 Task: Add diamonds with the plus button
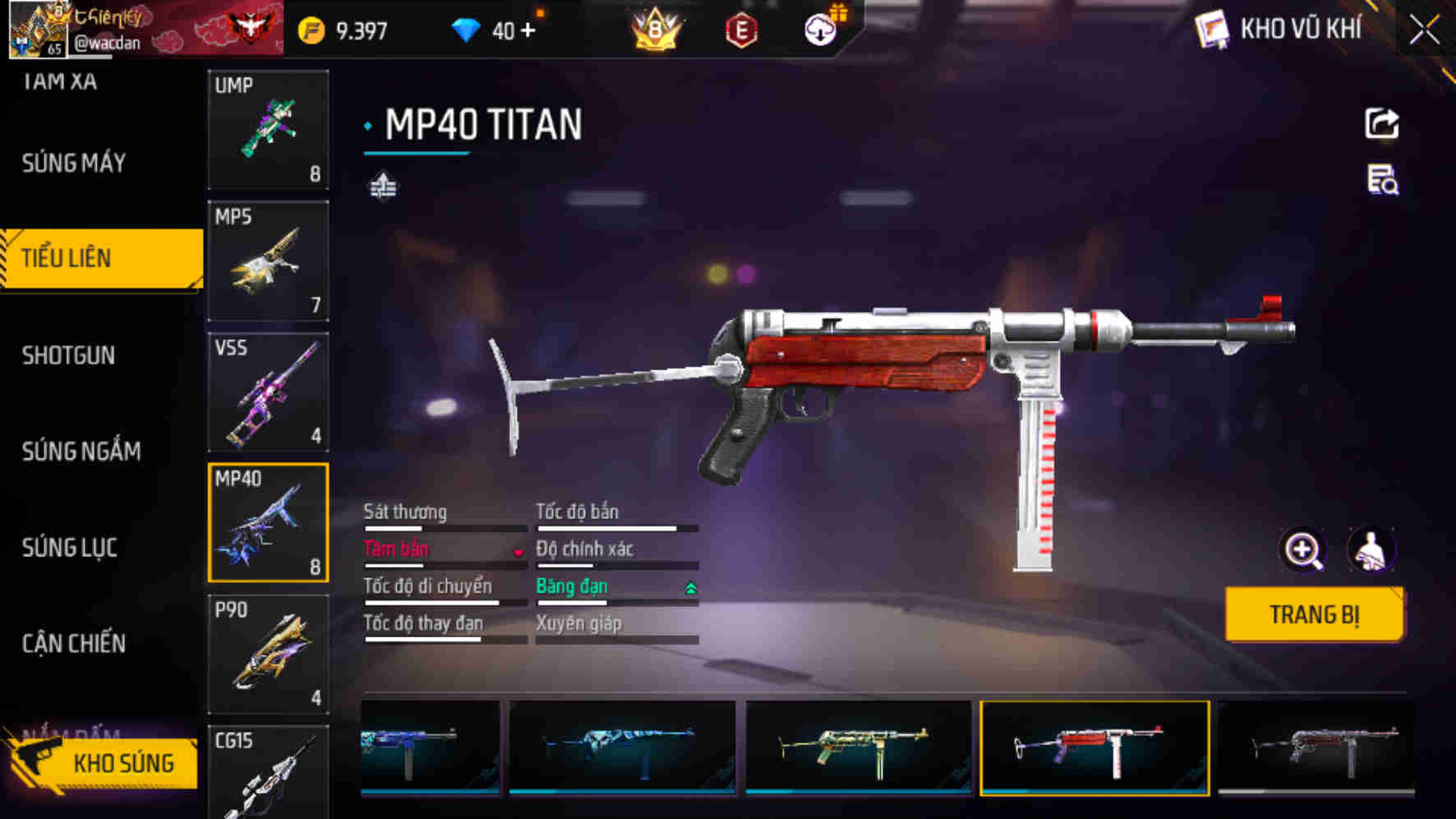(528, 30)
